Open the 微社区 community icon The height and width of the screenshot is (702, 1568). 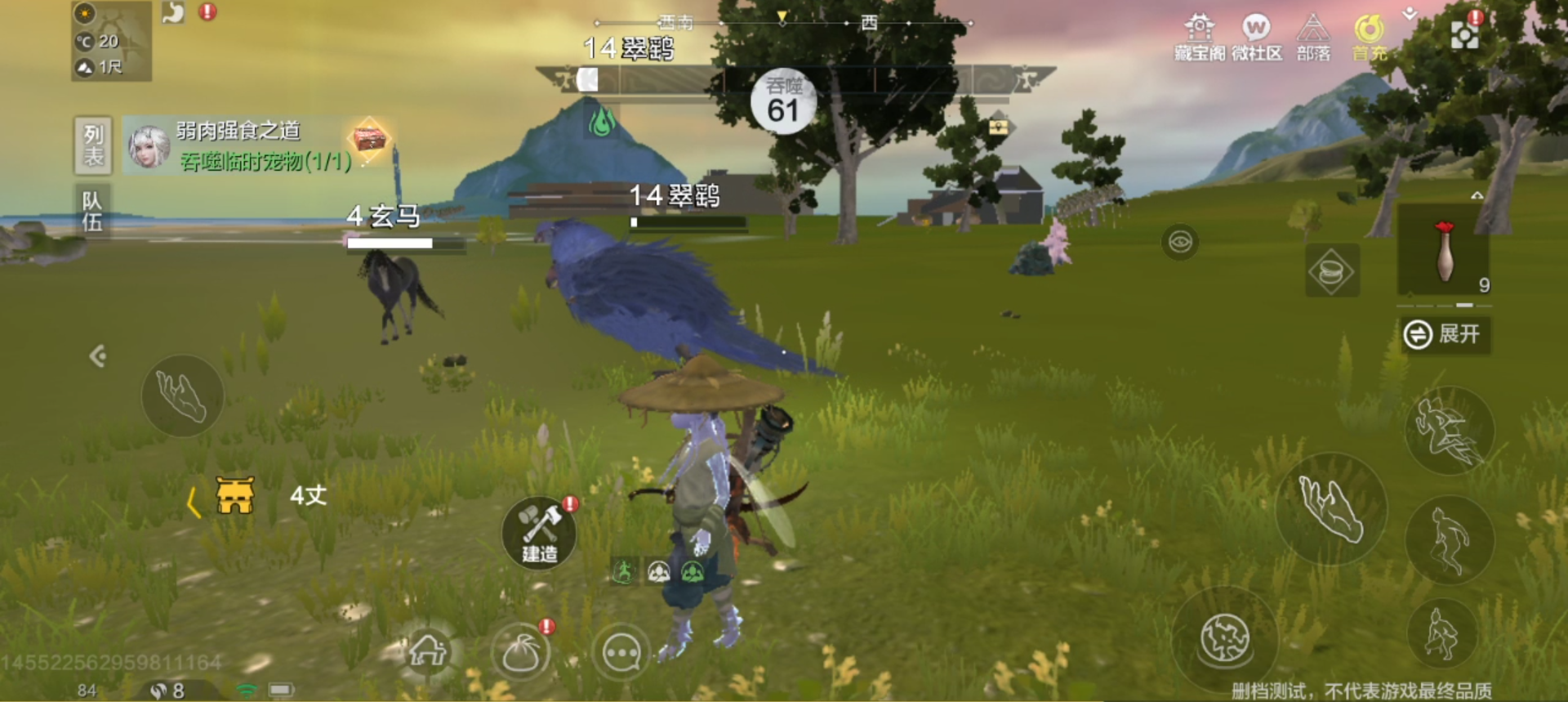coord(1256,37)
